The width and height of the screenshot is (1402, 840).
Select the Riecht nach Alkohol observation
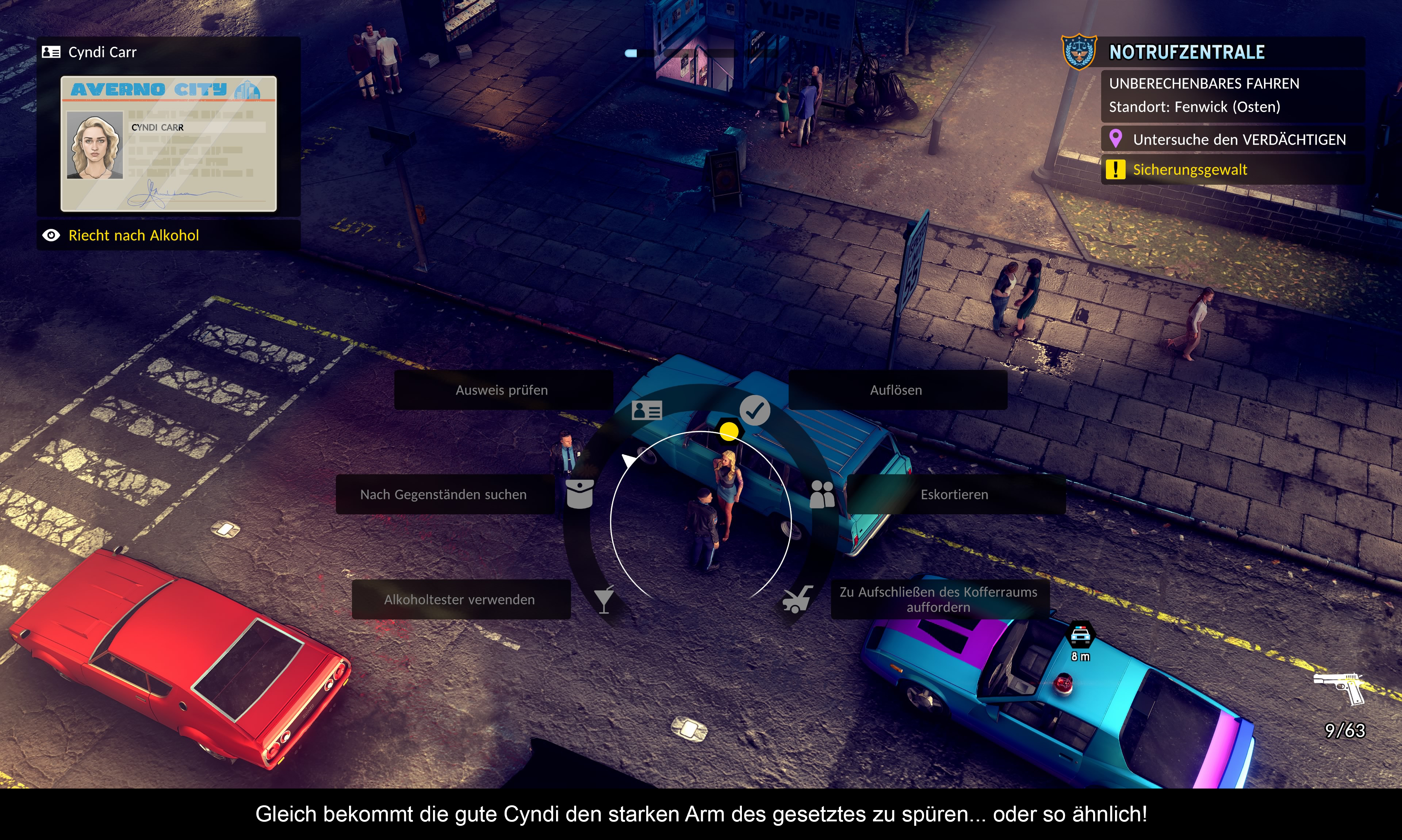pos(134,235)
